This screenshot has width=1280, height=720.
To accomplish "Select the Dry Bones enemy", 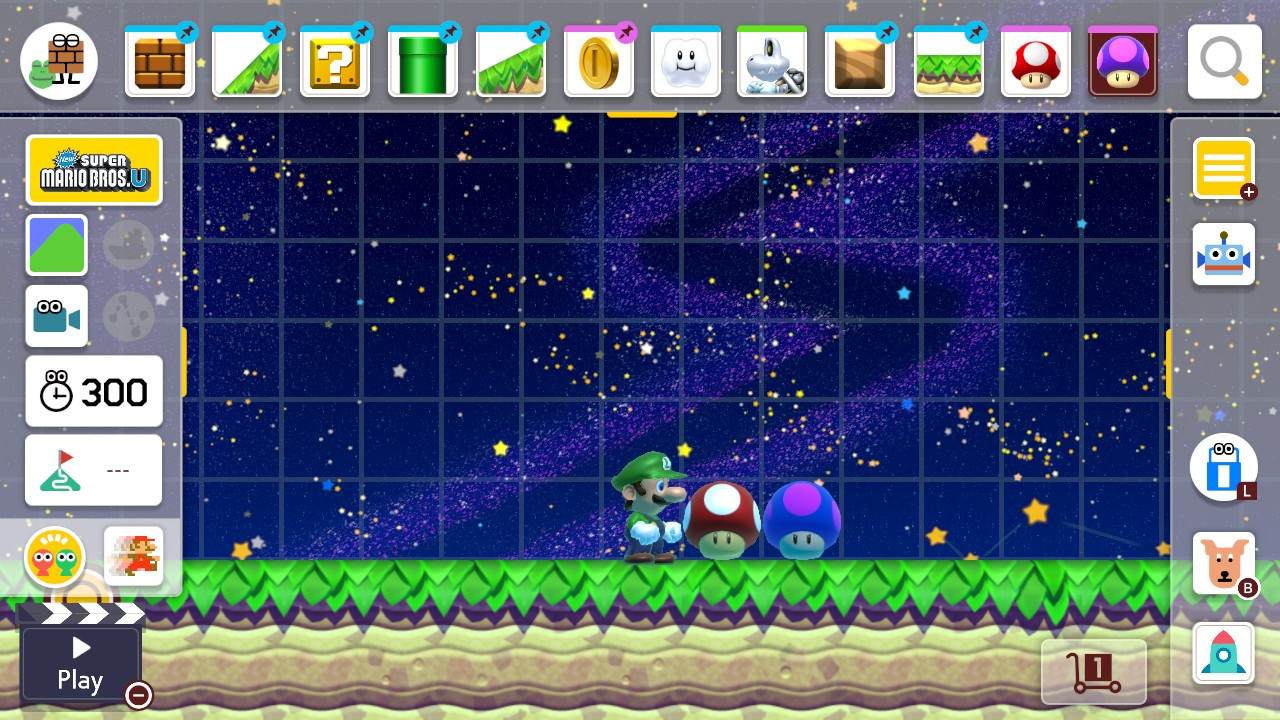I will tap(773, 61).
